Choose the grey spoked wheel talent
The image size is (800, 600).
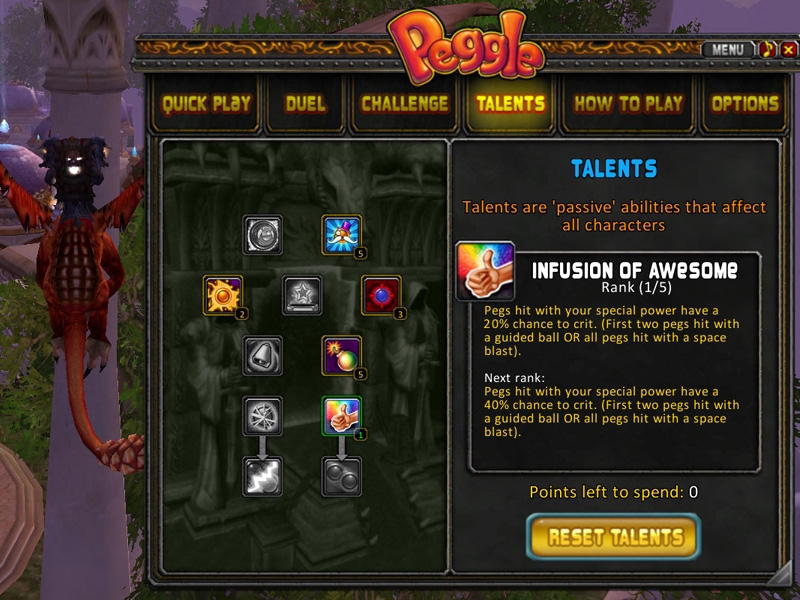point(262,416)
